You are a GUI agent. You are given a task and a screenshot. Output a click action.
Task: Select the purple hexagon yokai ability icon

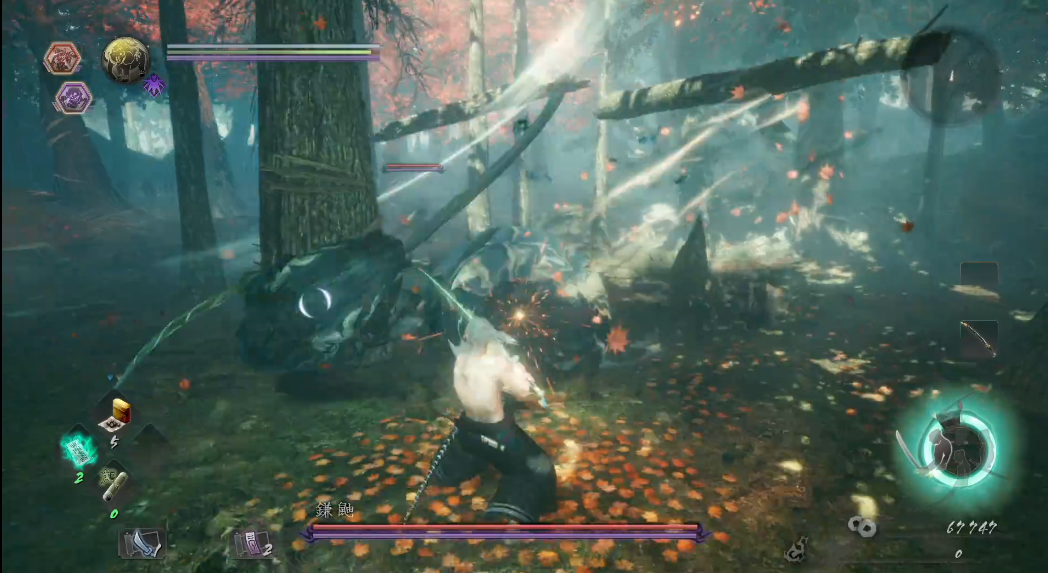point(73,97)
